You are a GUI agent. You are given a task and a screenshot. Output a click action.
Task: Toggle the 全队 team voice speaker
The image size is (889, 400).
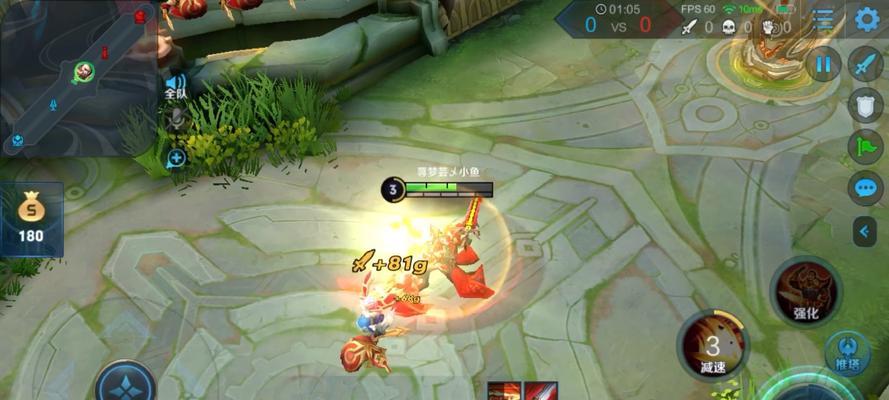click(176, 85)
